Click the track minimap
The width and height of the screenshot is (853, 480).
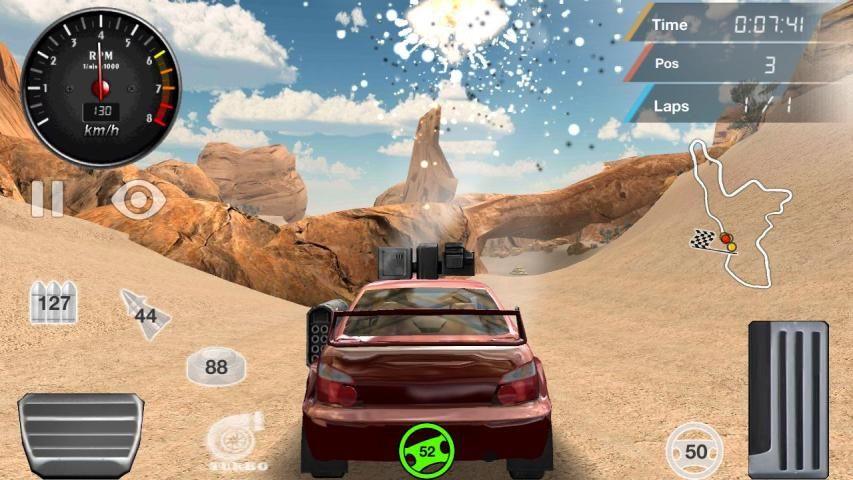point(736,213)
